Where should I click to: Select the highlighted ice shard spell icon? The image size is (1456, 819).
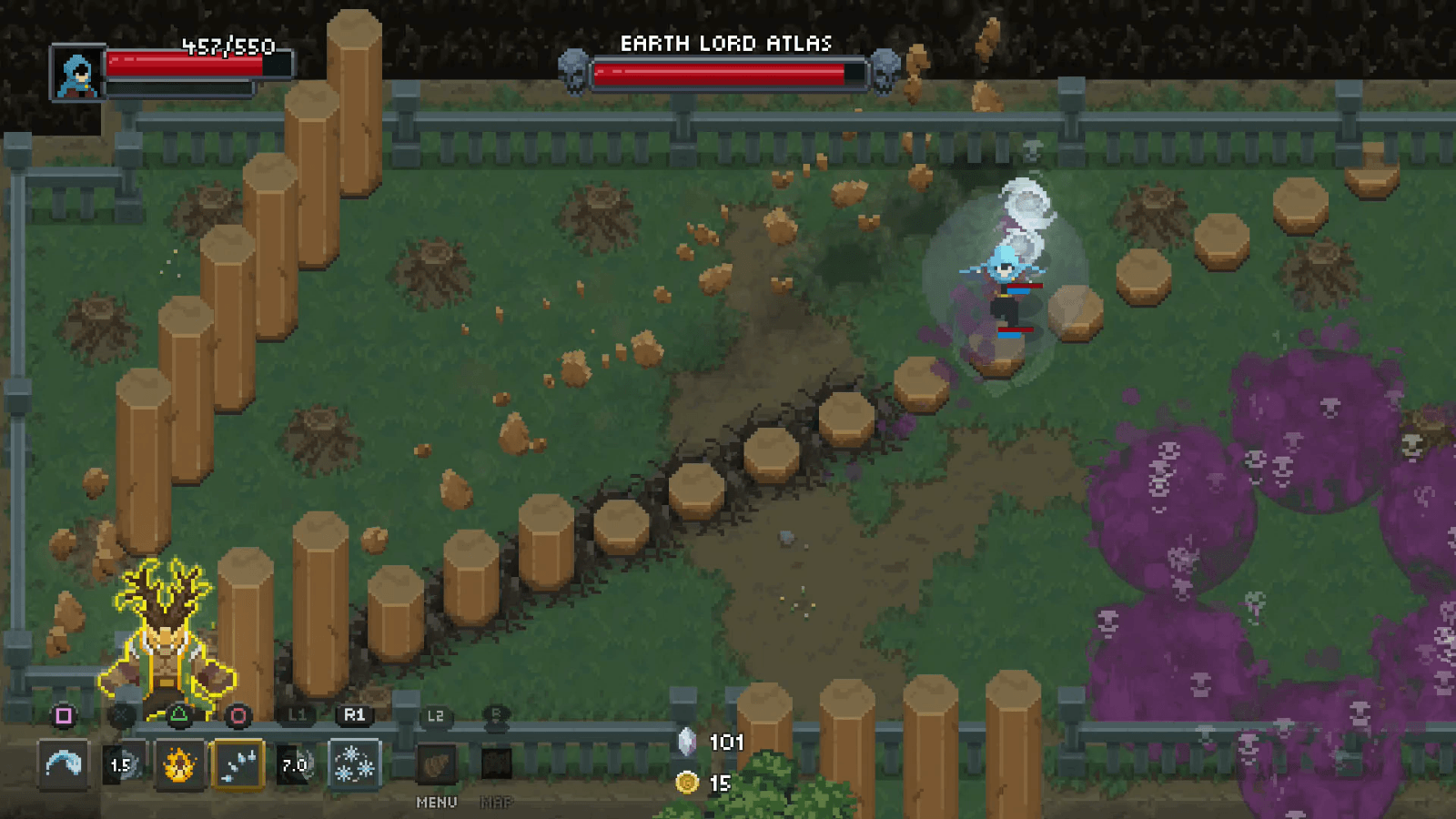click(x=240, y=764)
